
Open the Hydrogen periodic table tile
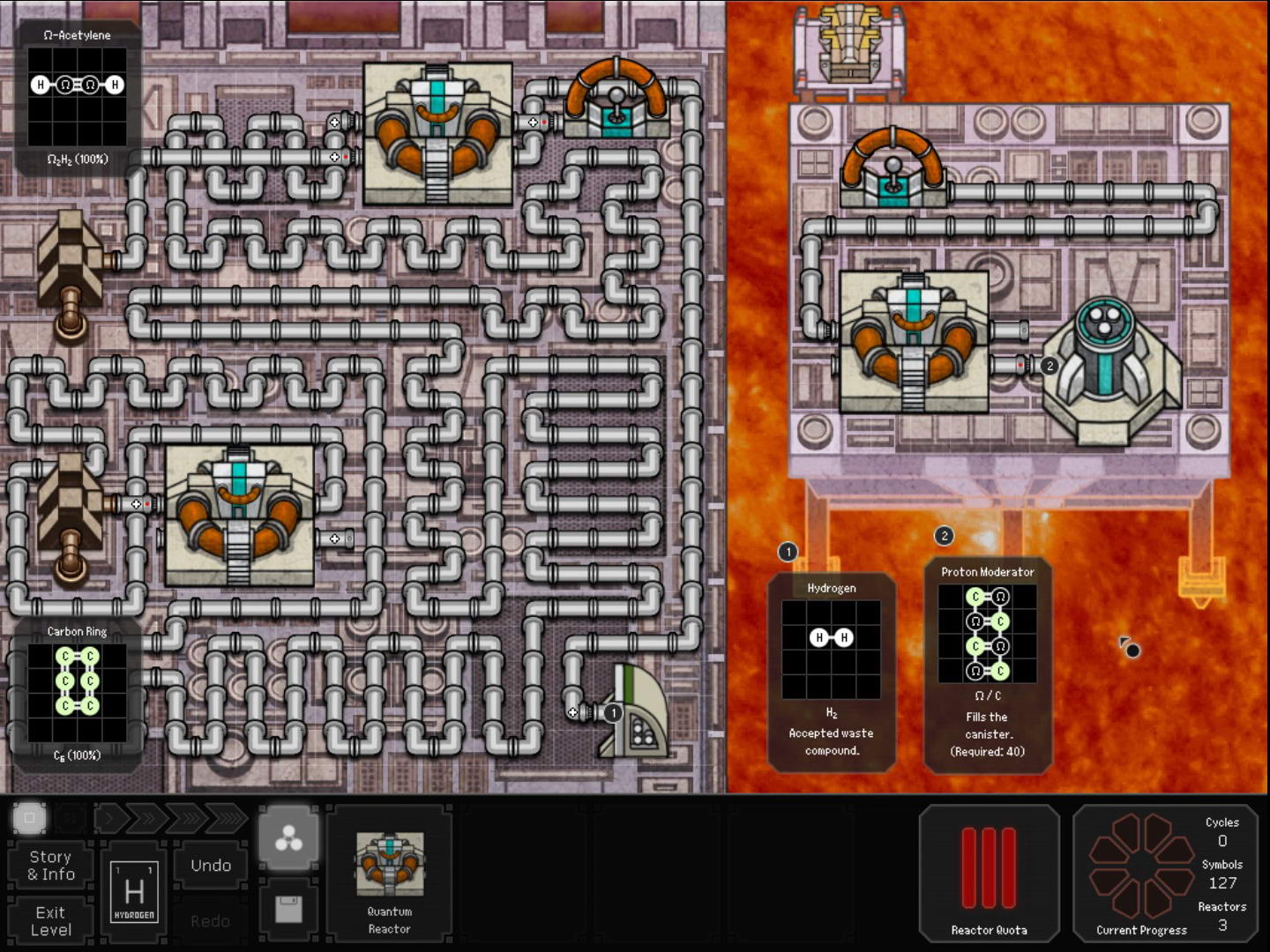[x=134, y=892]
